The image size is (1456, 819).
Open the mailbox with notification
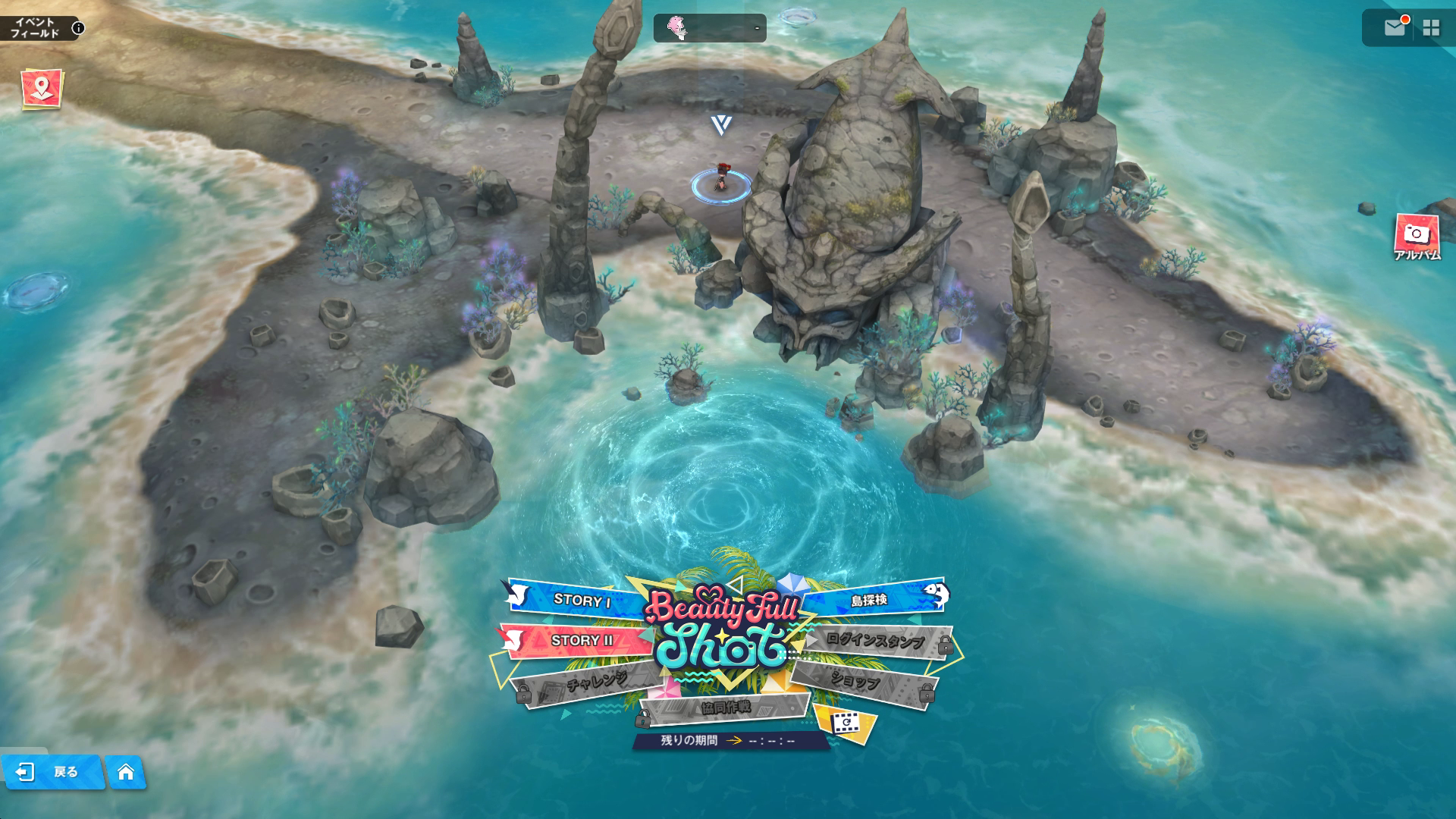tap(1394, 28)
